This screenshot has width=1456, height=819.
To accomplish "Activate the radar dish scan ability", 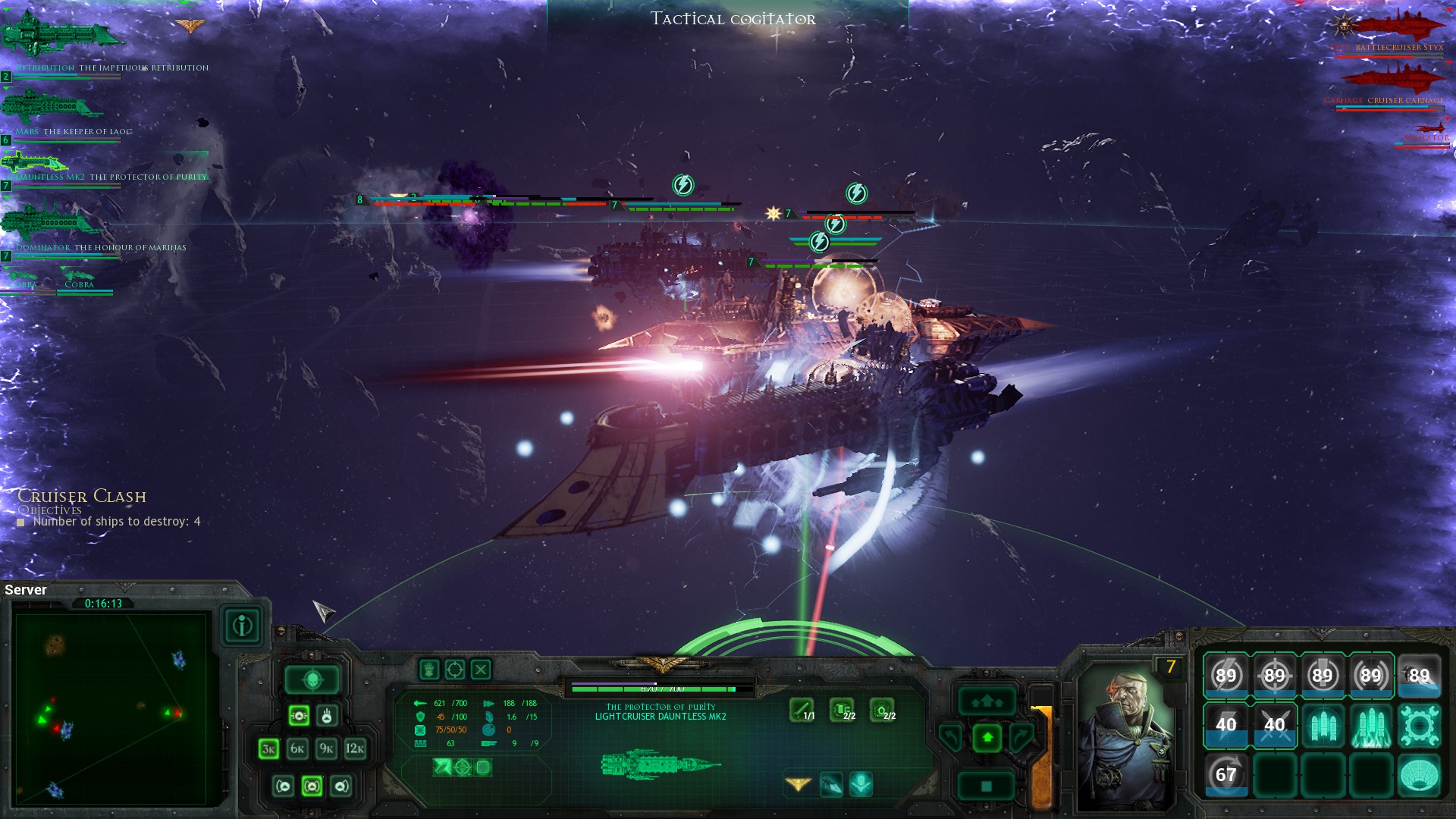I will pos(1419,775).
